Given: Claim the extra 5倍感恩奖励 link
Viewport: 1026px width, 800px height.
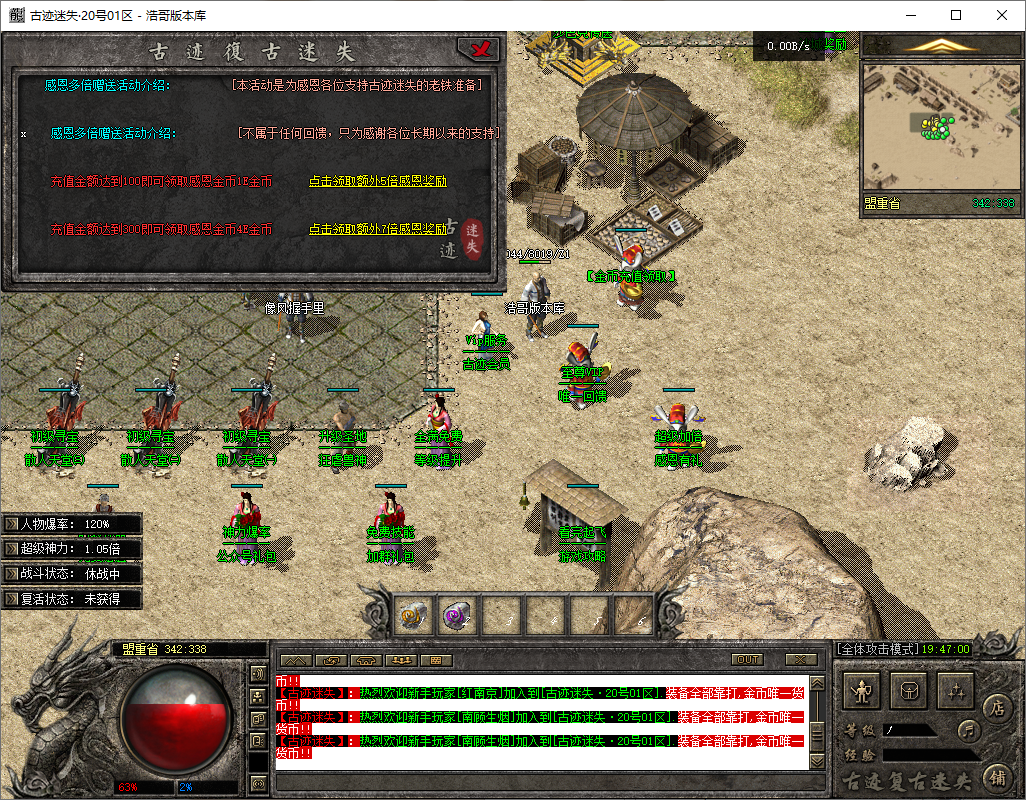Looking at the screenshot, I should point(377,181).
